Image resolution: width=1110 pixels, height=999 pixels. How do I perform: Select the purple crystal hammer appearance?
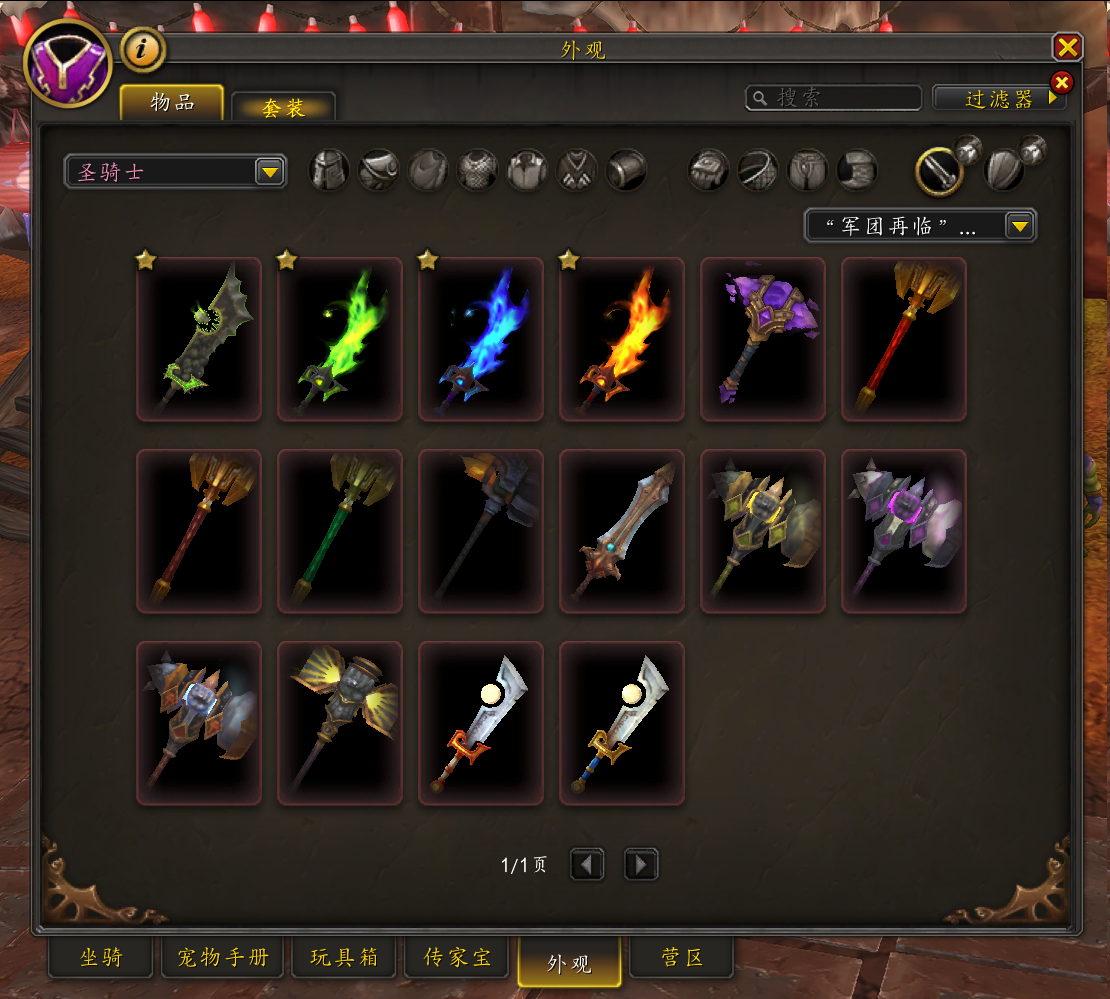[x=763, y=339]
